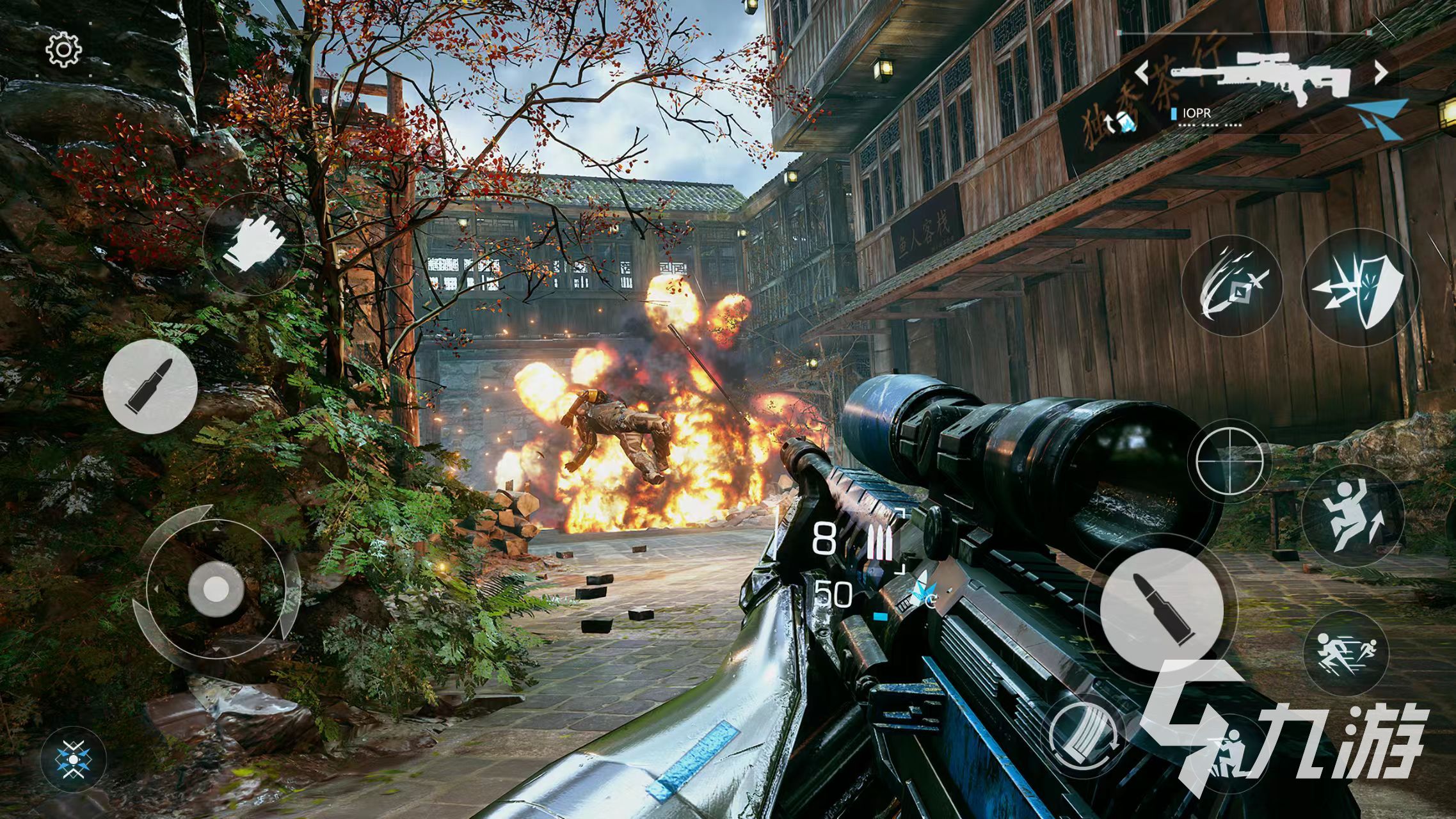Fire using the smaller bullet button
This screenshot has width=1456, height=819.
click(x=150, y=386)
